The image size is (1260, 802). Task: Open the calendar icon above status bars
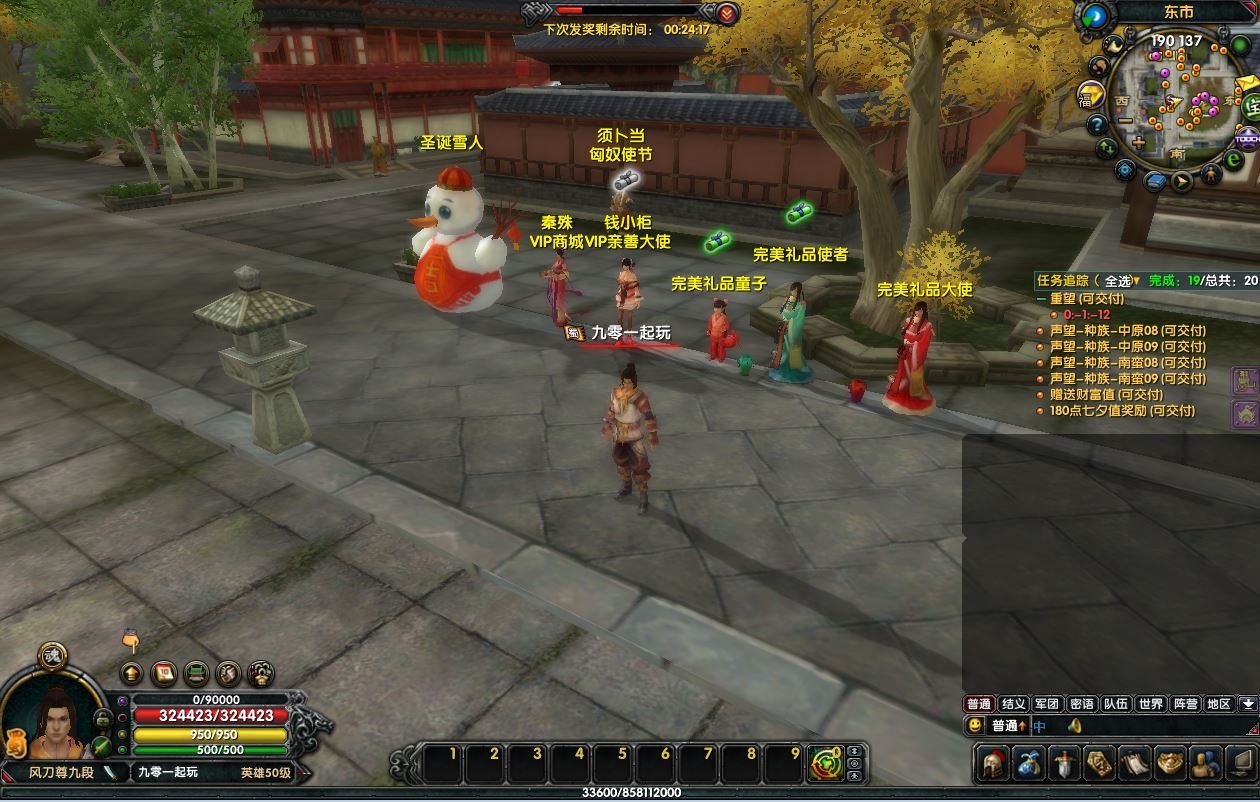tap(164, 673)
